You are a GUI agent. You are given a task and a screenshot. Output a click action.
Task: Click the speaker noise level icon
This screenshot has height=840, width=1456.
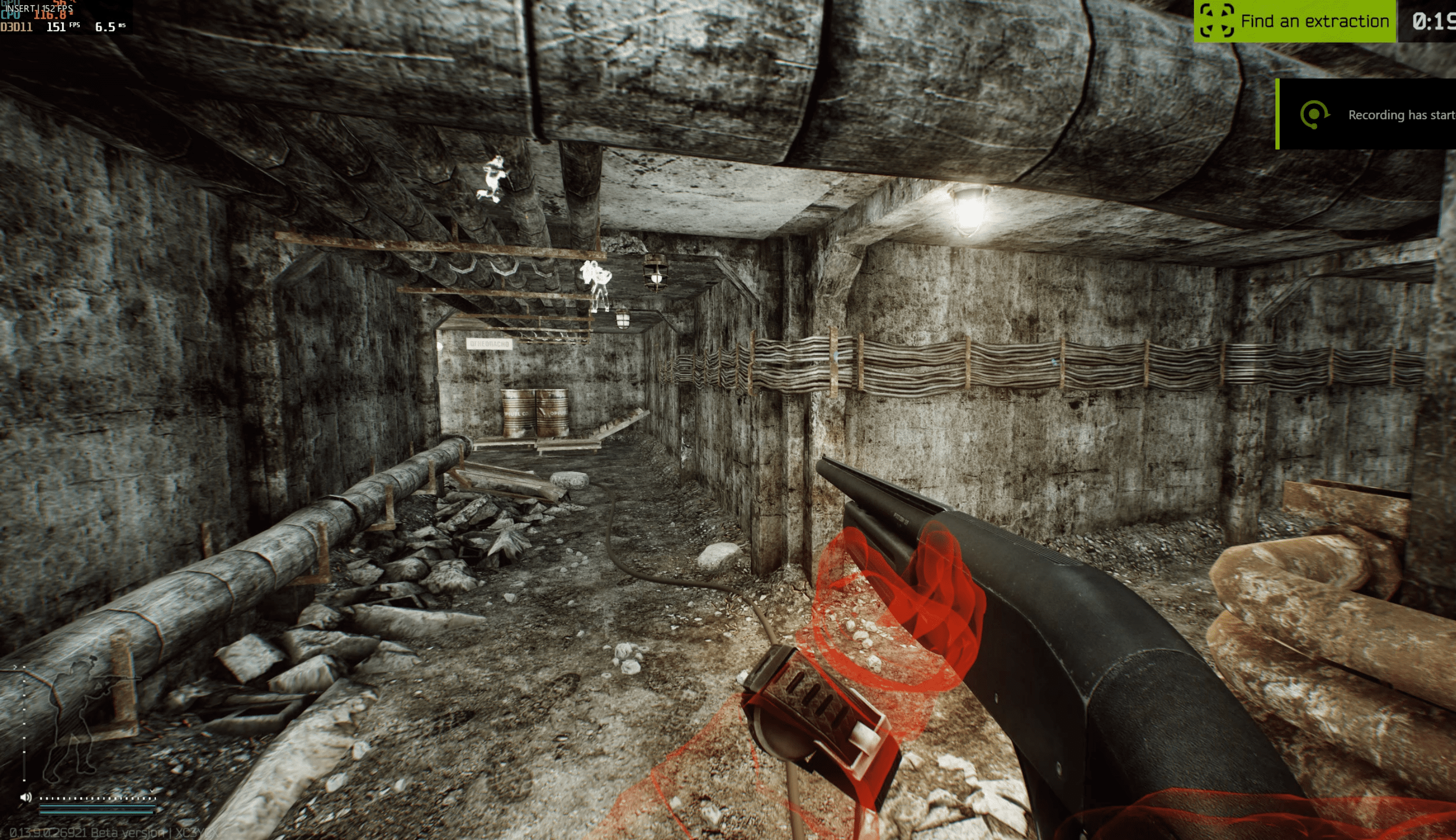click(x=26, y=797)
